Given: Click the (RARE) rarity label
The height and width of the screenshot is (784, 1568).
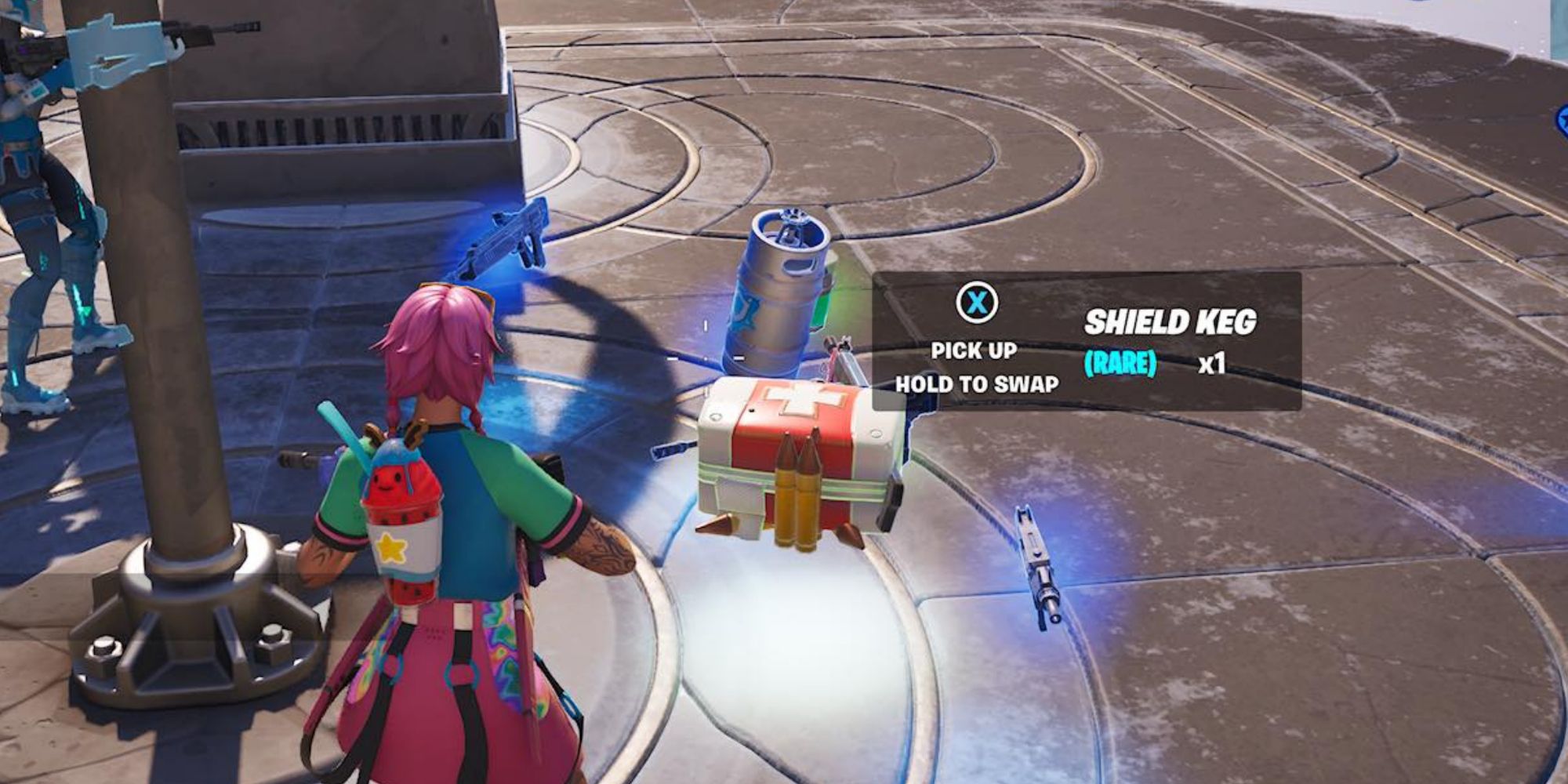Looking at the screenshot, I should pos(1120,363).
